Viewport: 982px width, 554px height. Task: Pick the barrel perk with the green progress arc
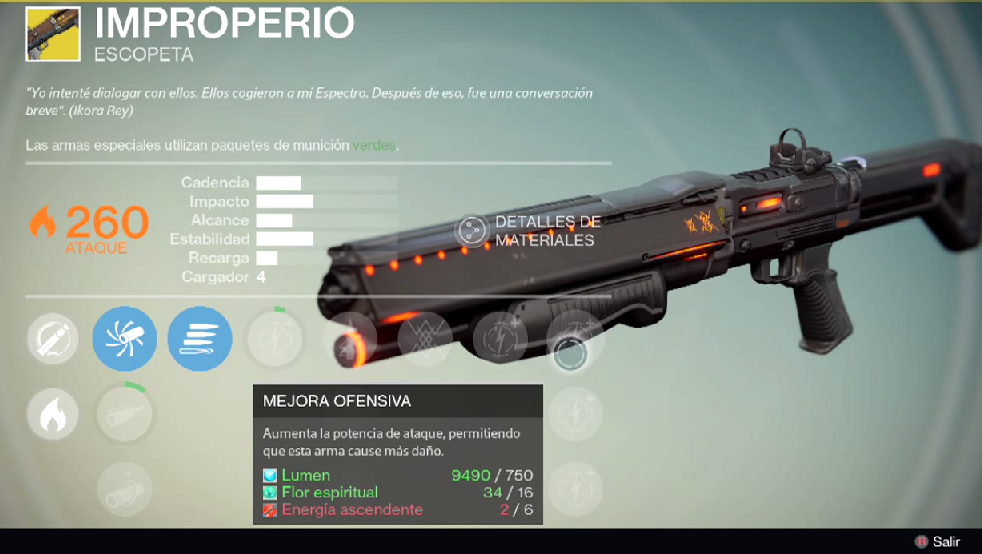pyautogui.click(x=125, y=411)
